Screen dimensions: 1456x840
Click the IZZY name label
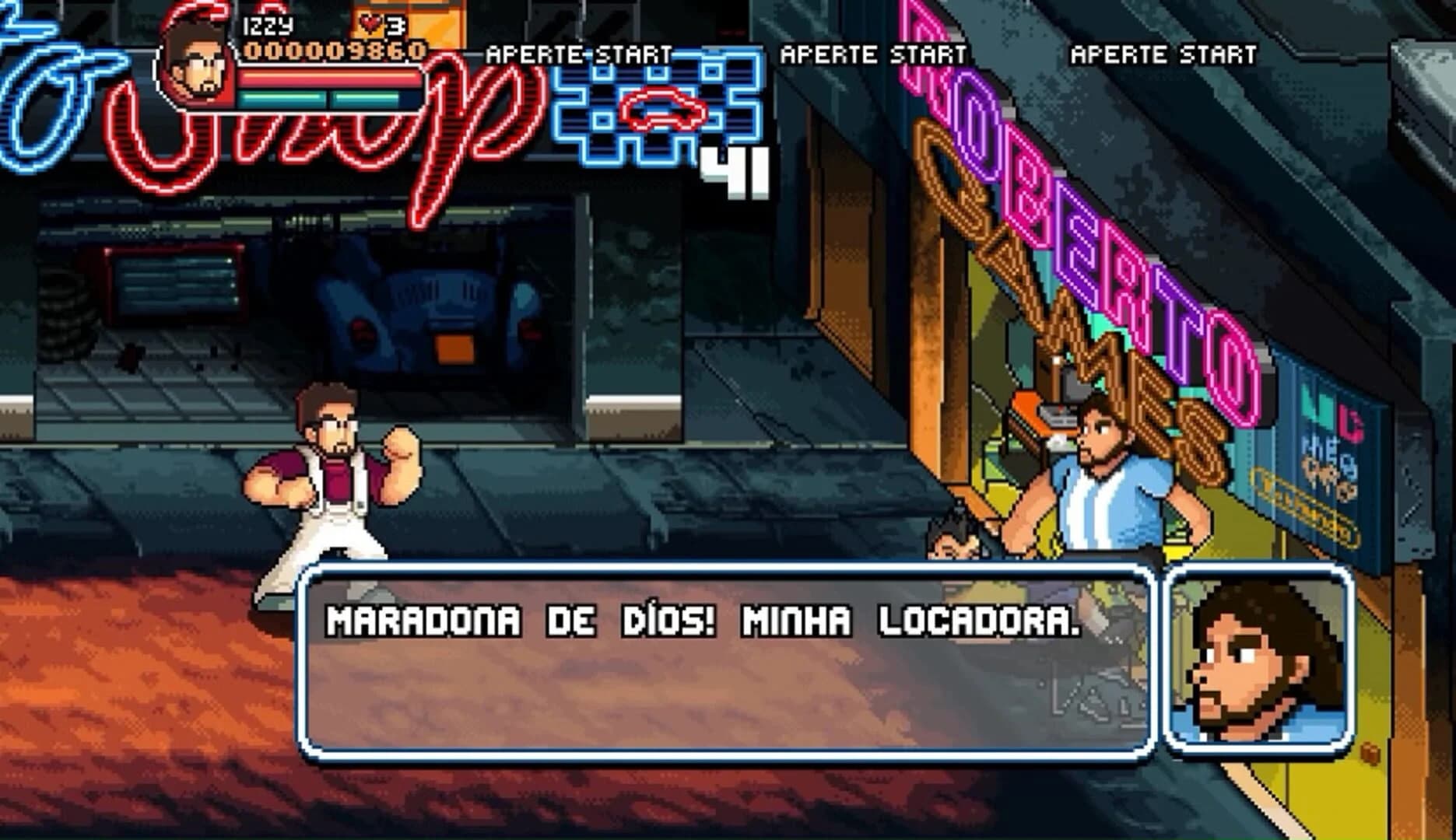(x=268, y=25)
